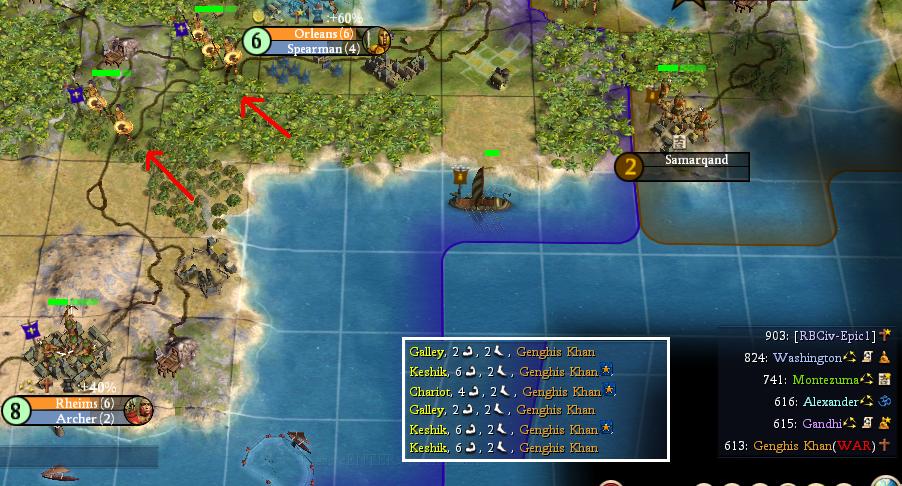Viewport: 902px width, 486px height.
Task: Click Genghis Khan (WAR) scoreboard entry
Action: (x=814, y=445)
